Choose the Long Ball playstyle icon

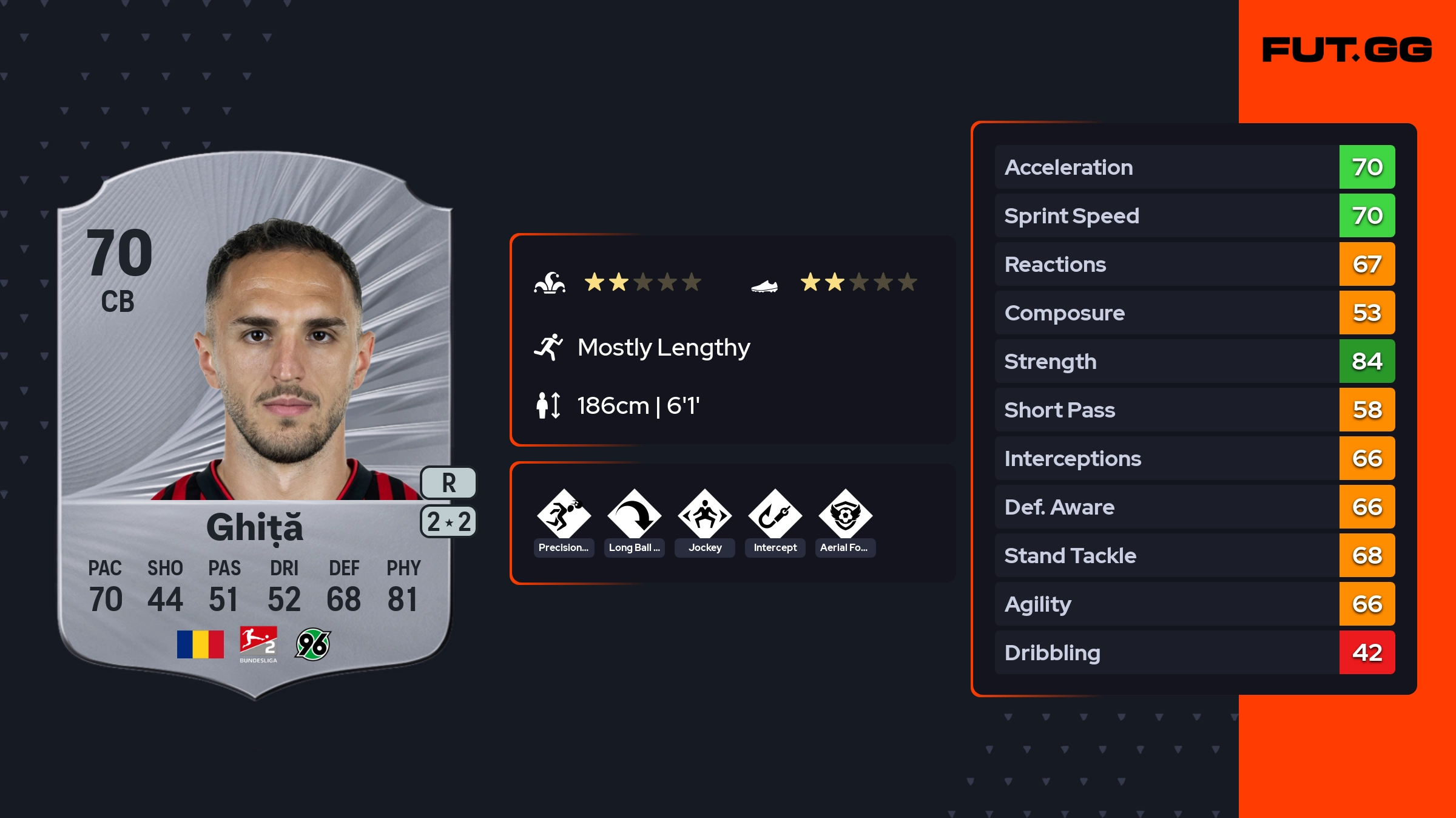click(x=634, y=515)
